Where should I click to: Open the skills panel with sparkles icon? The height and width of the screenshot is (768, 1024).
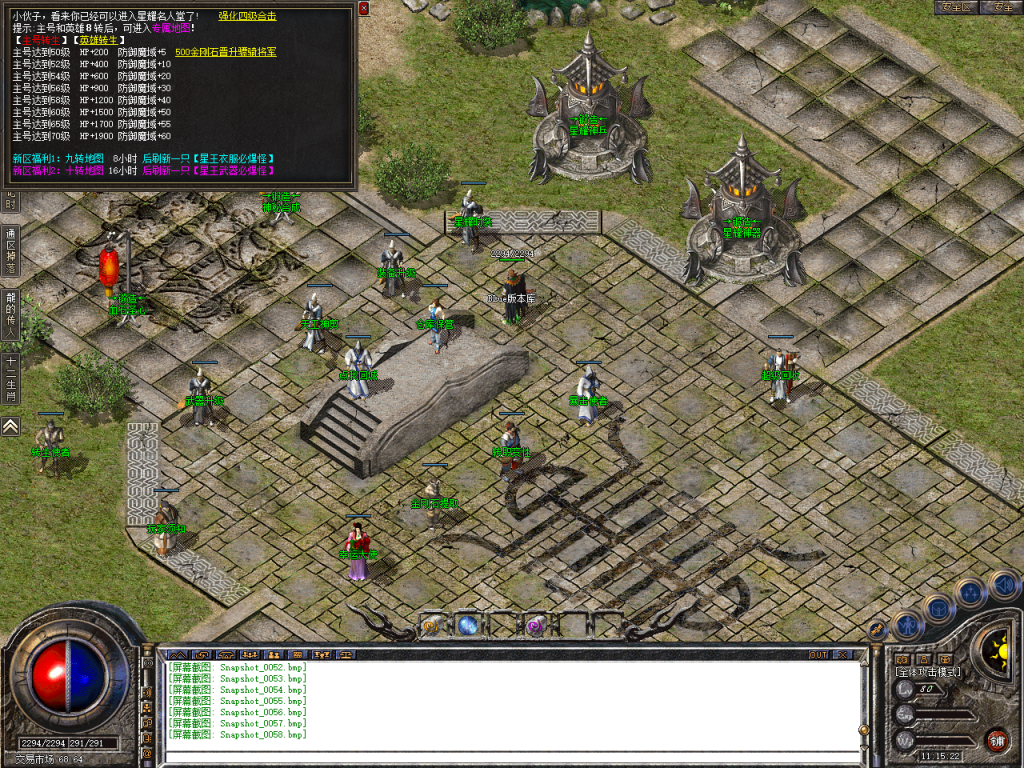(970, 592)
